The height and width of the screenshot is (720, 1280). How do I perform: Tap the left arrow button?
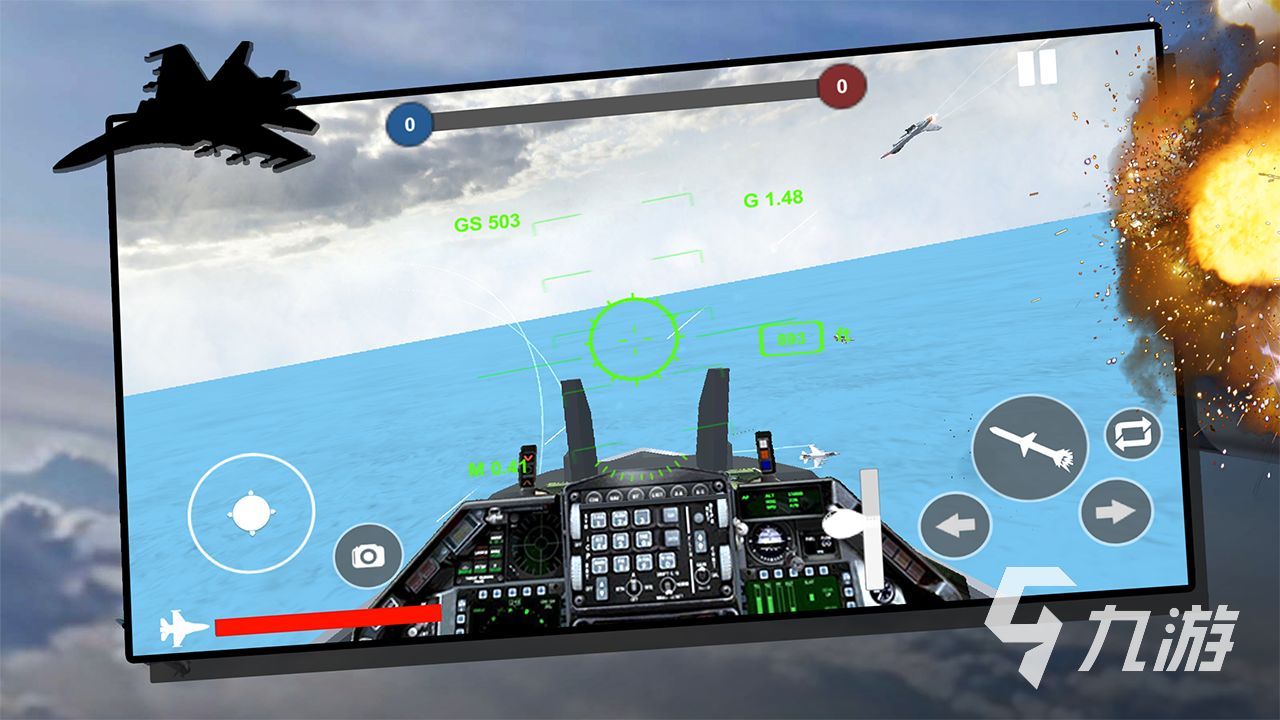pyautogui.click(x=955, y=525)
